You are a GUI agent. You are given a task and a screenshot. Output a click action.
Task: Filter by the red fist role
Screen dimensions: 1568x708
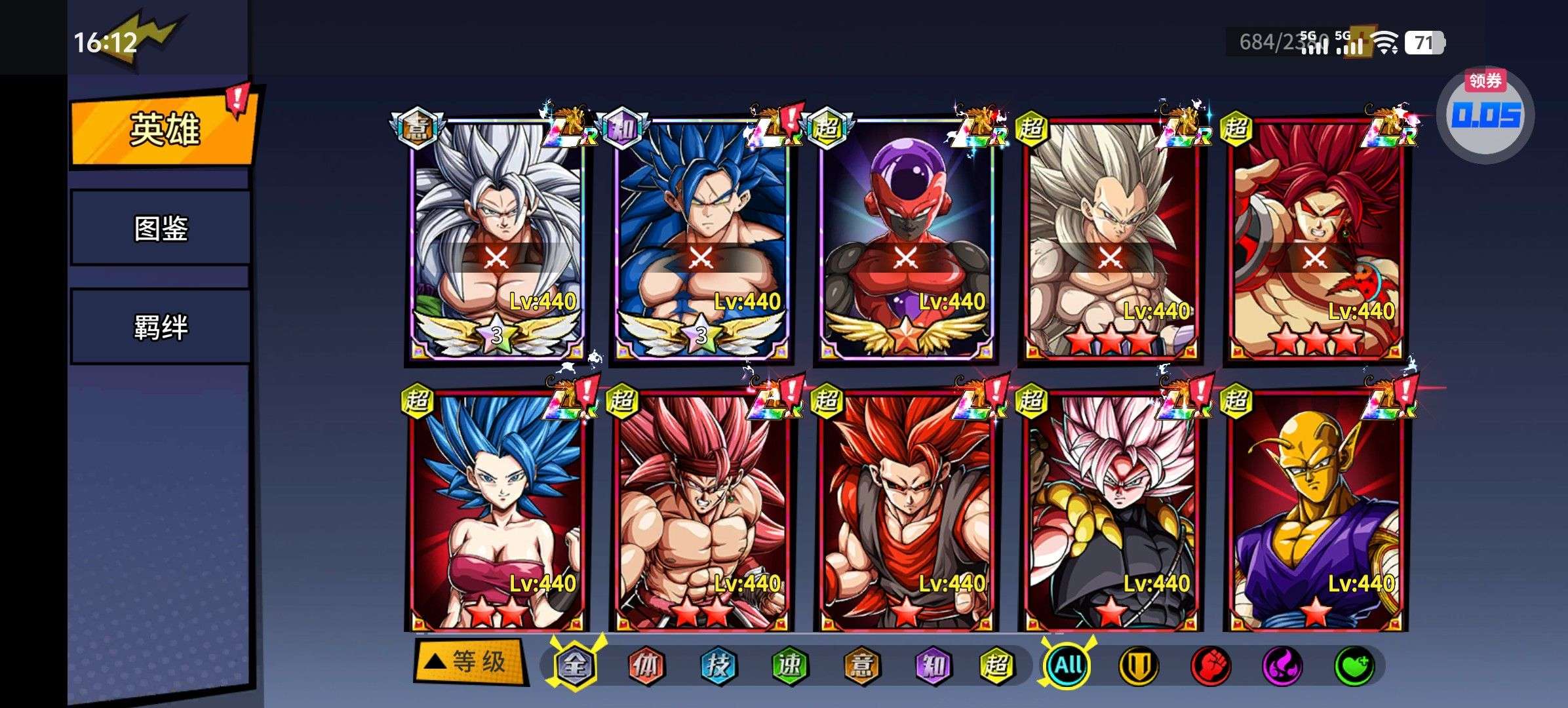tap(1210, 665)
